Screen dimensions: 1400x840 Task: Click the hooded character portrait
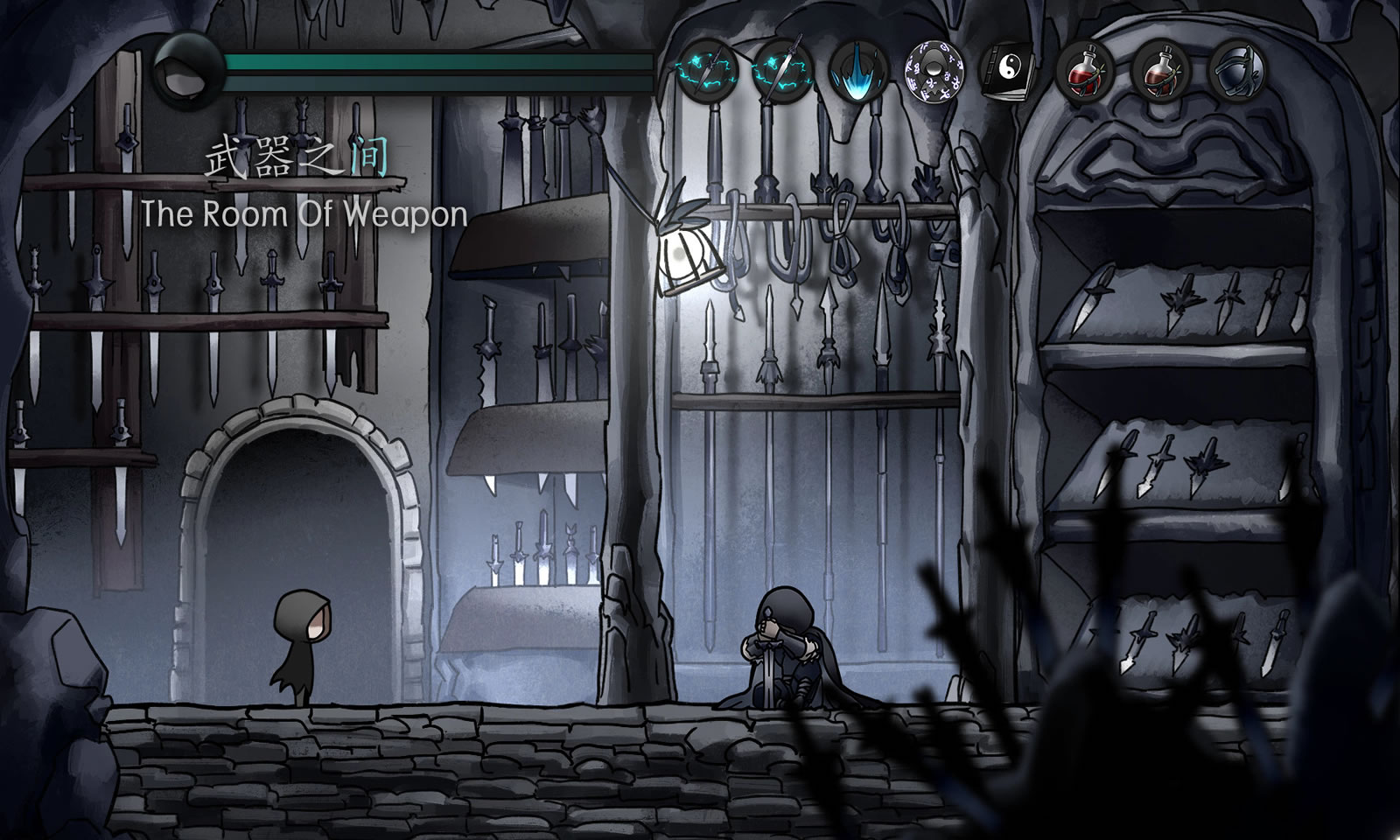187,72
